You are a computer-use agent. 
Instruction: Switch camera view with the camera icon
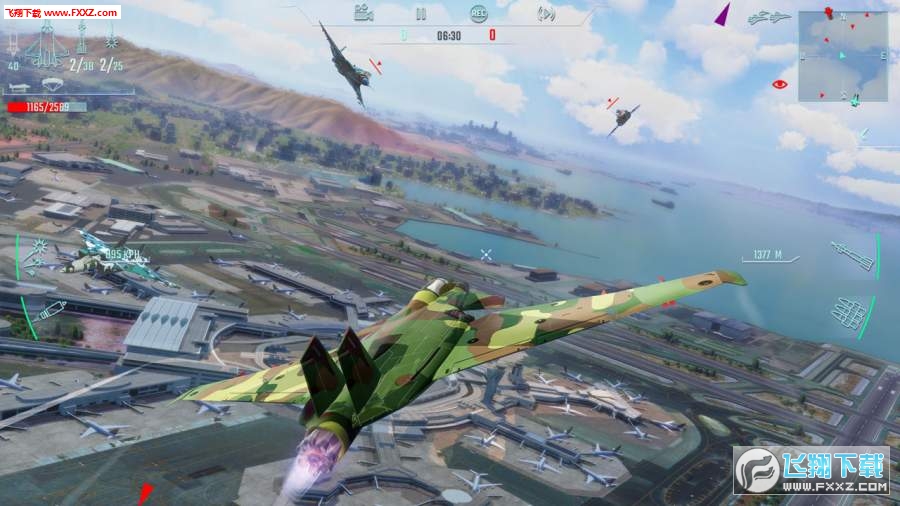364,13
